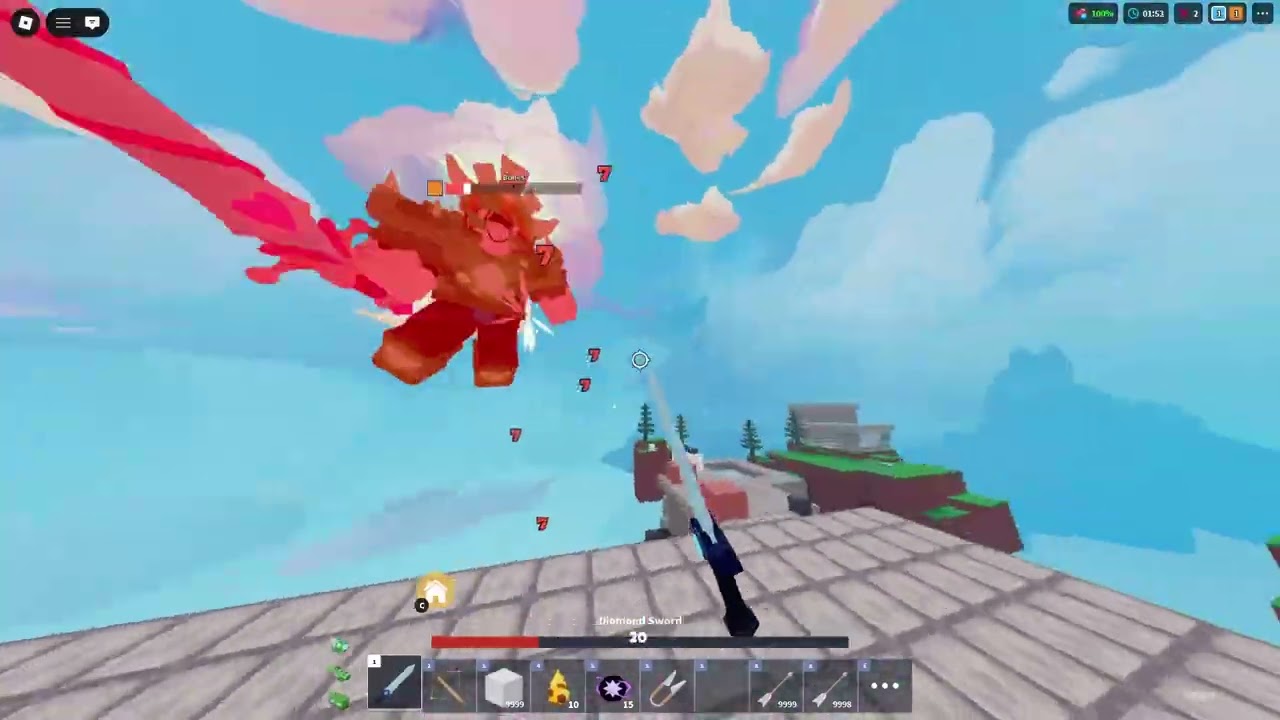Equip the shears hotbar slot

[666, 685]
